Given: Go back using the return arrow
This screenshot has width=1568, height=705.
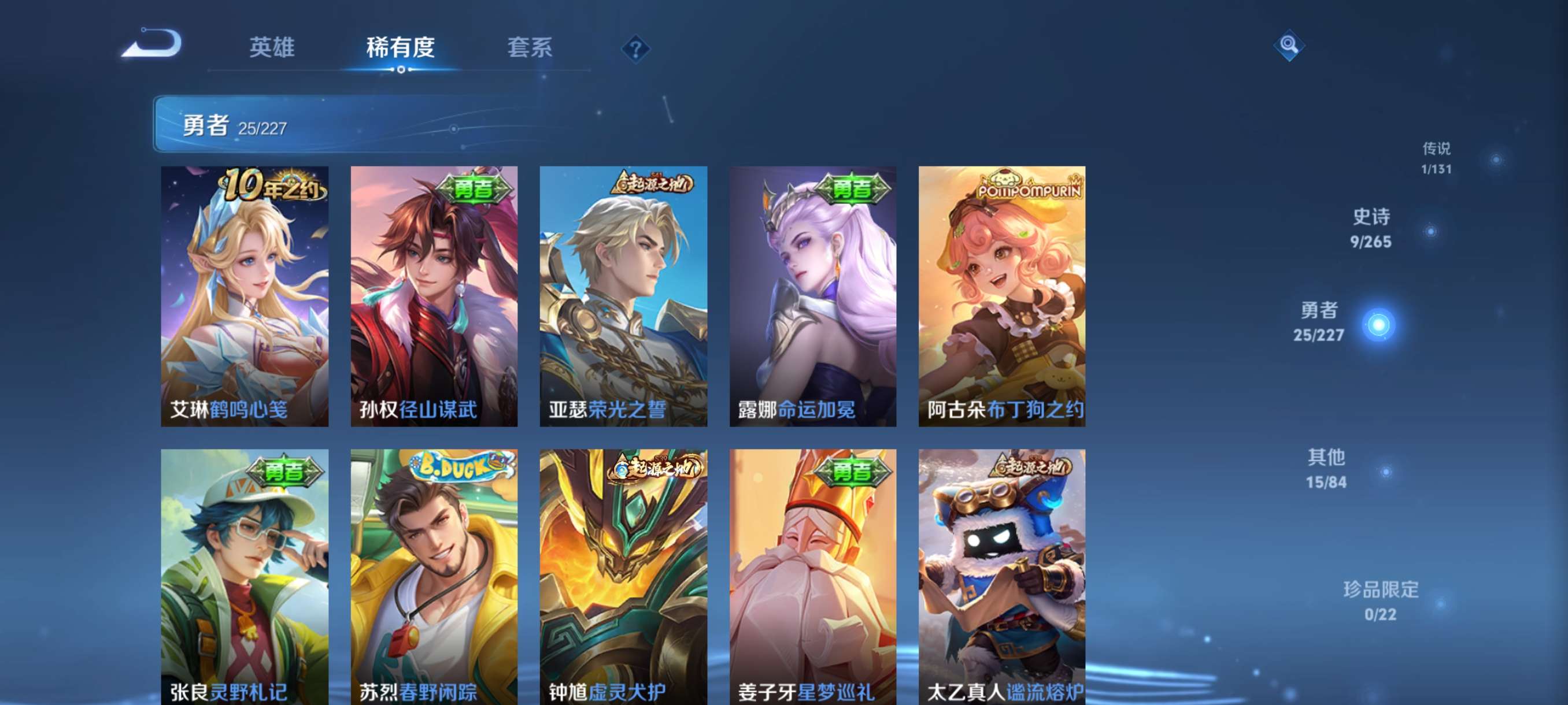Looking at the screenshot, I should [x=152, y=44].
